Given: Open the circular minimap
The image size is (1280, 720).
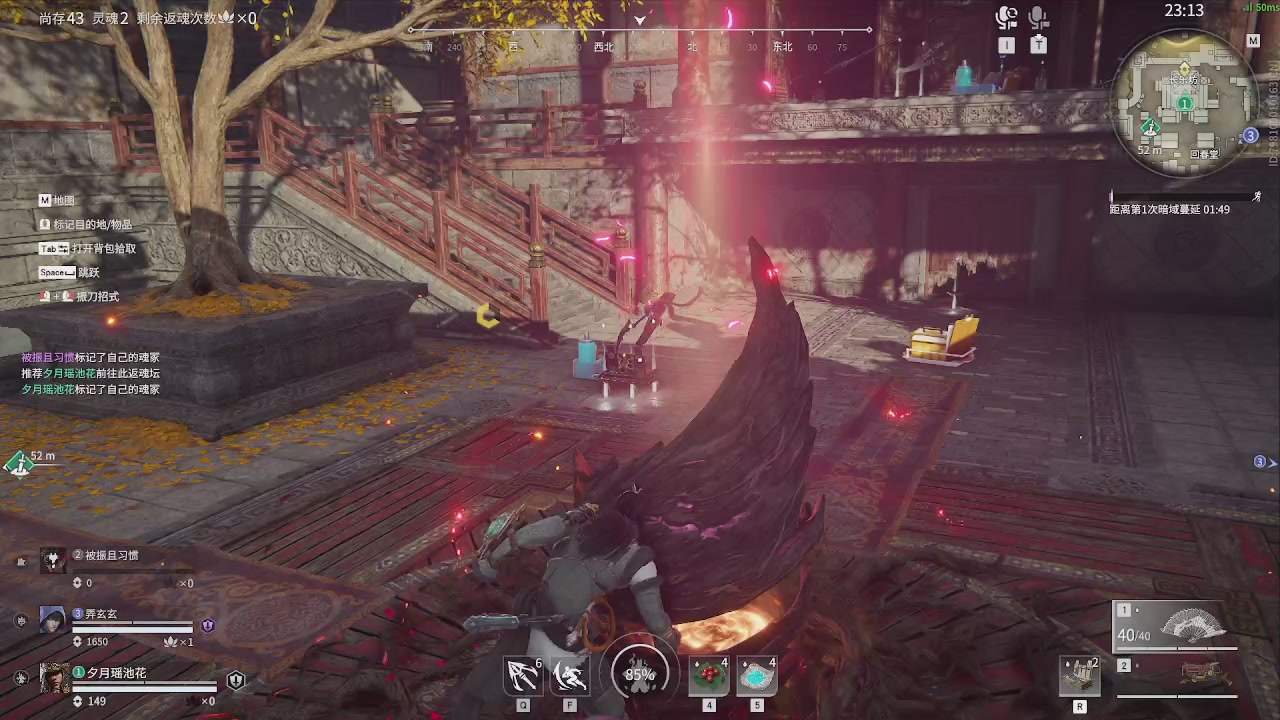Looking at the screenshot, I should click(1185, 103).
